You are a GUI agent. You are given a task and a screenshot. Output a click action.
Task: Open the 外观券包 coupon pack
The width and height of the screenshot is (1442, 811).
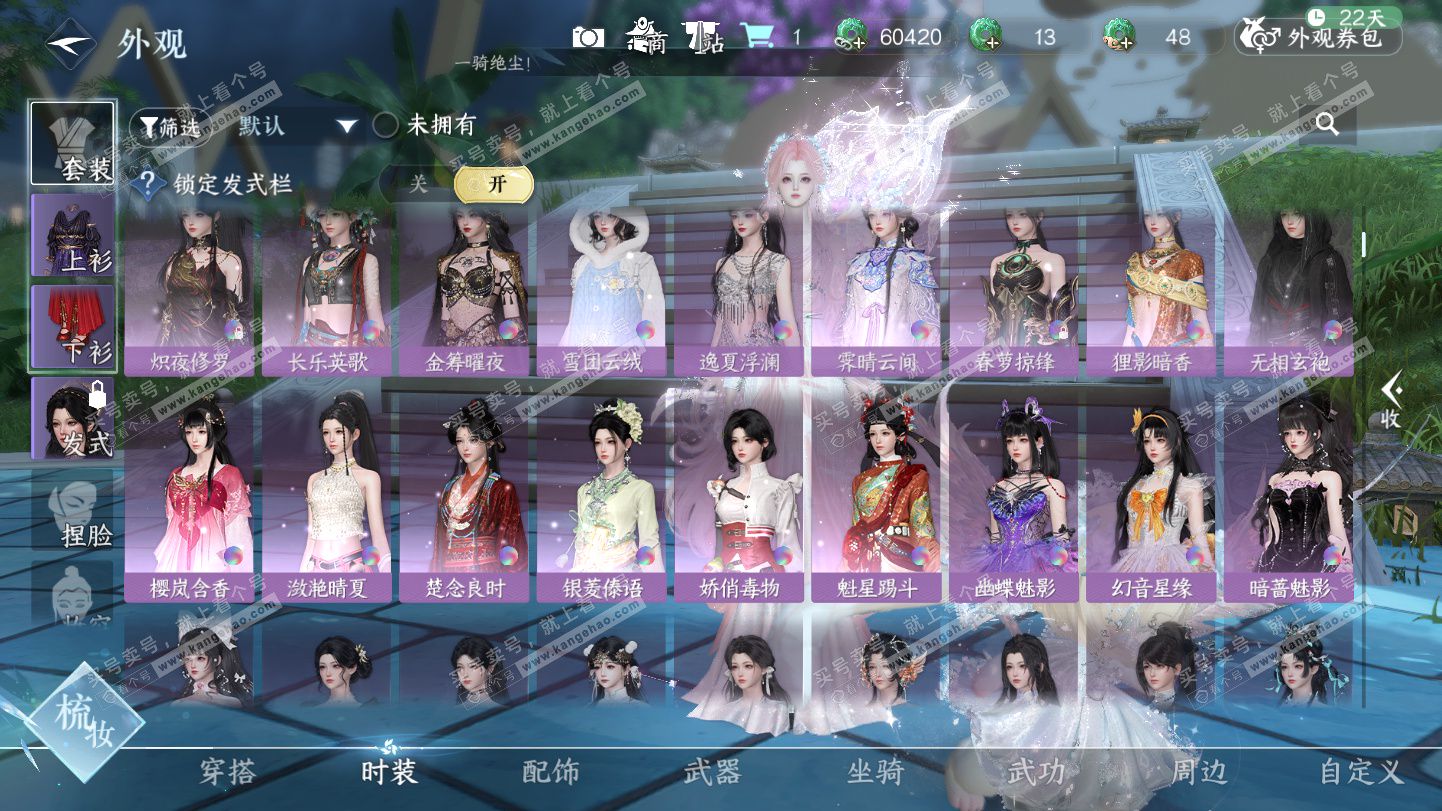pos(1318,38)
